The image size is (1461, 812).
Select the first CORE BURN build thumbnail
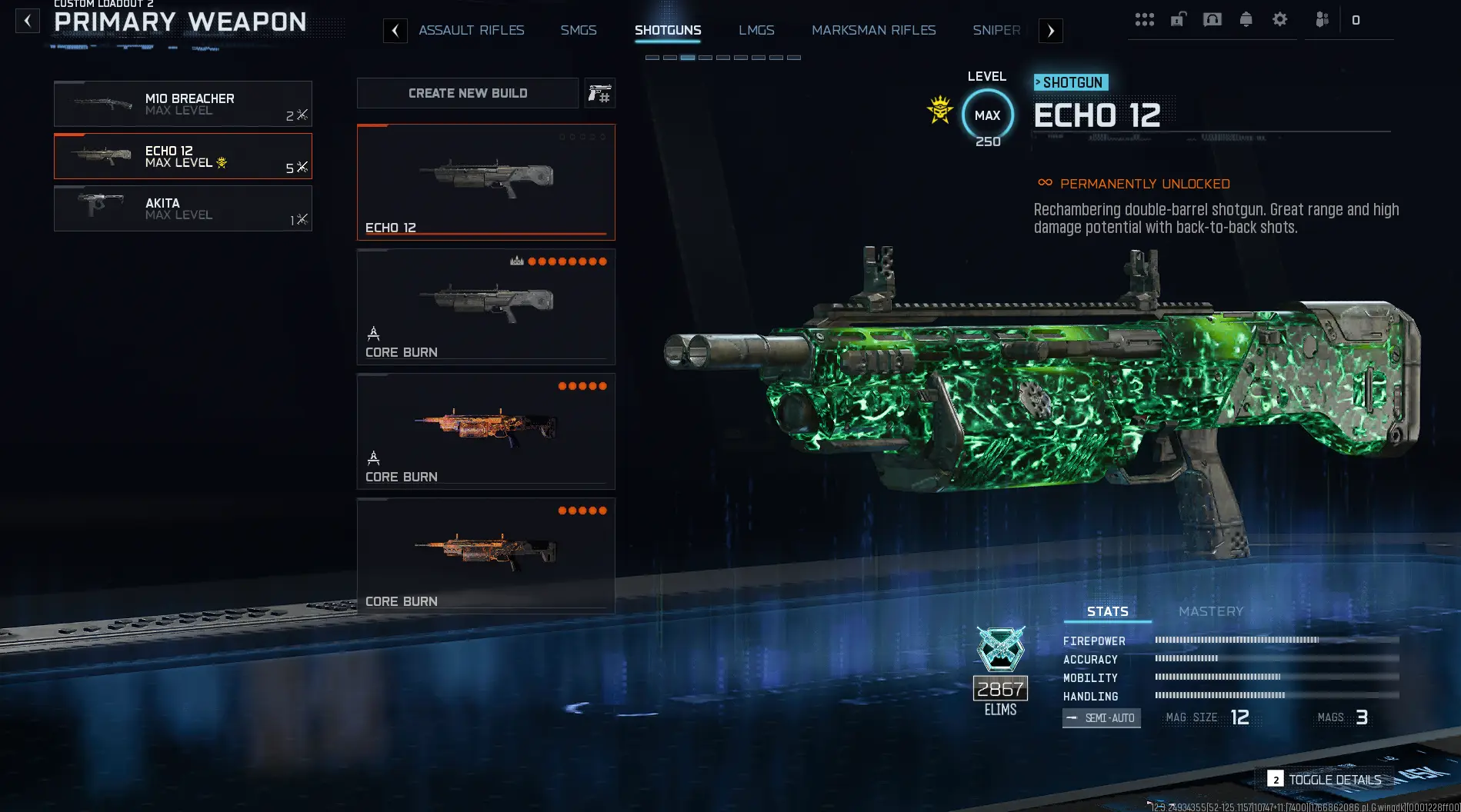(485, 306)
